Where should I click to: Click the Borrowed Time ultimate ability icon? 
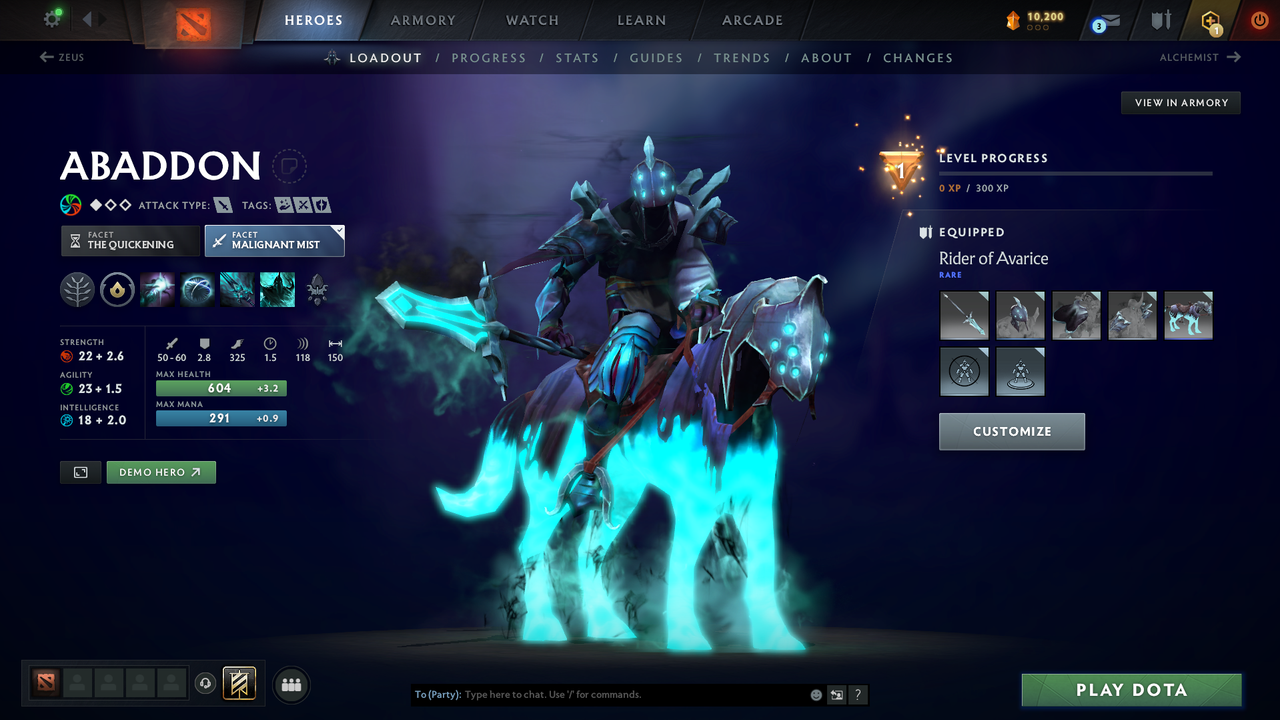pos(277,289)
